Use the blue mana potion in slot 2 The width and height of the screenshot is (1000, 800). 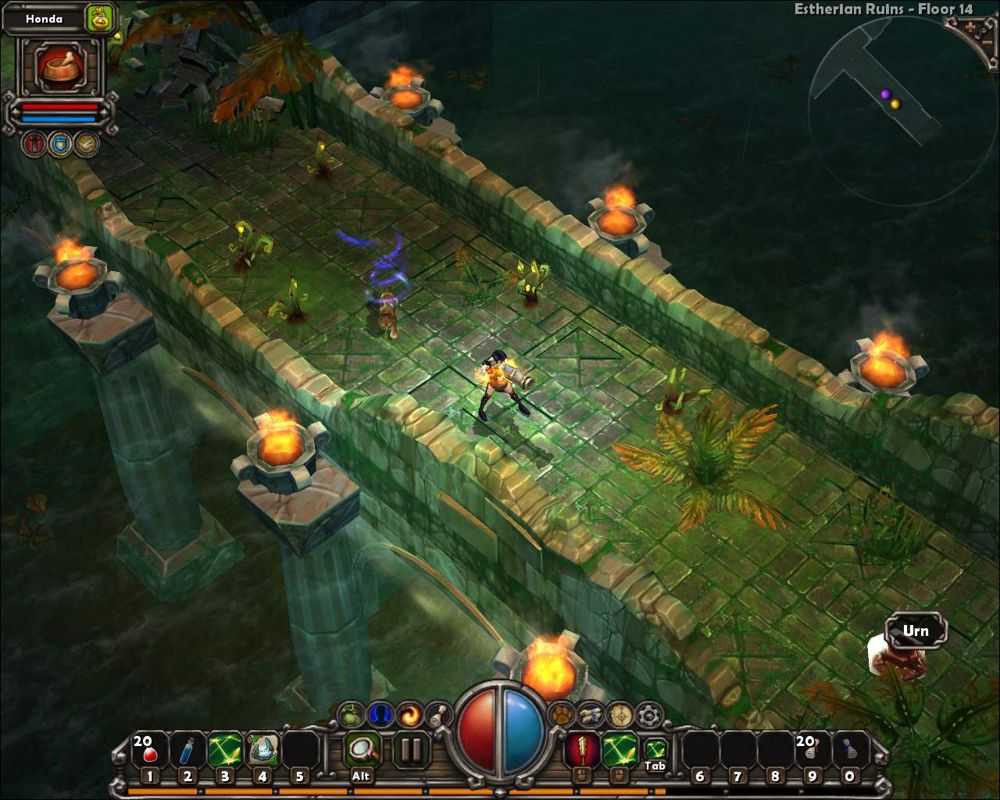click(187, 750)
